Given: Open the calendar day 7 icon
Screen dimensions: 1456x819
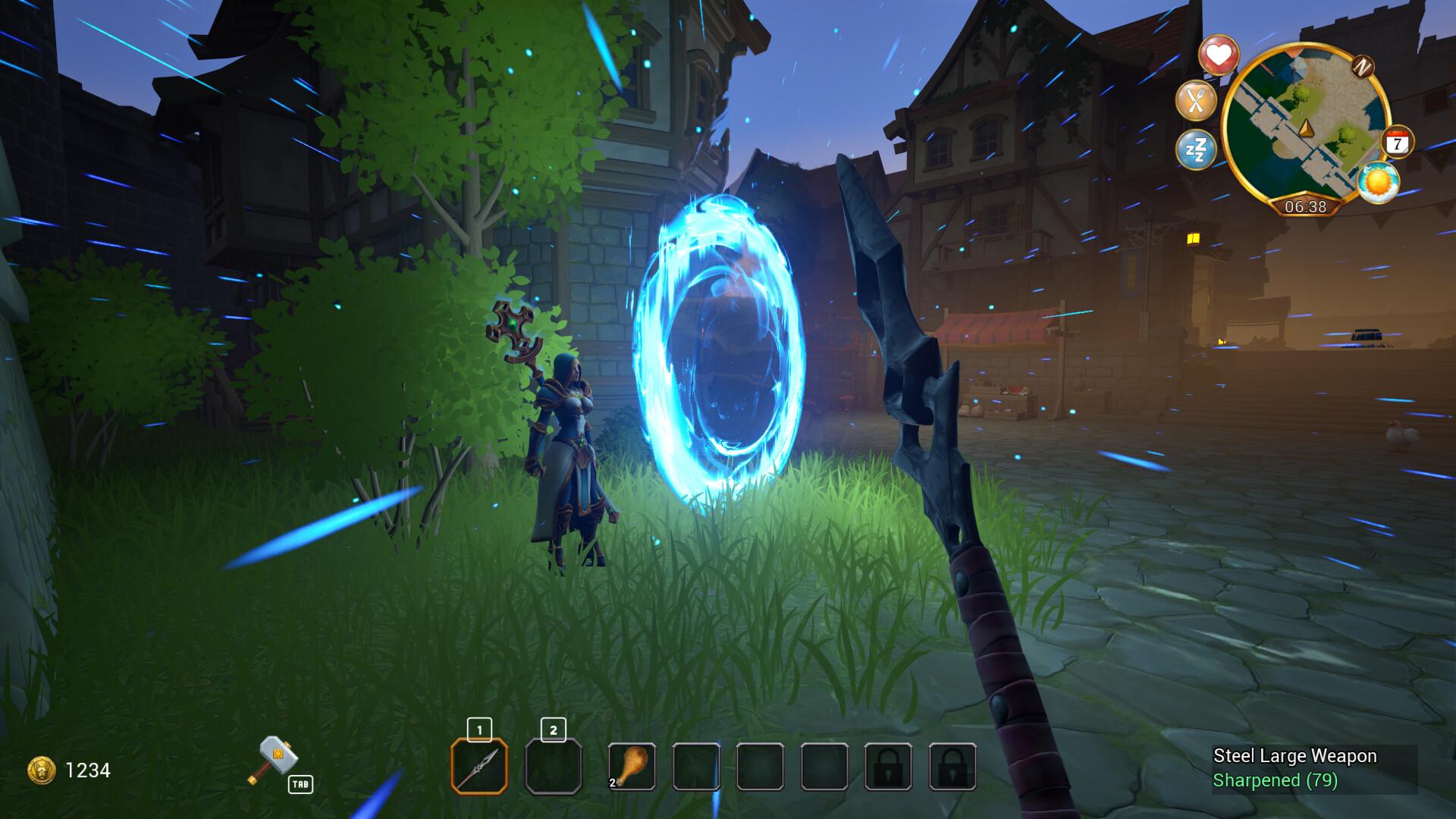Looking at the screenshot, I should tap(1397, 143).
